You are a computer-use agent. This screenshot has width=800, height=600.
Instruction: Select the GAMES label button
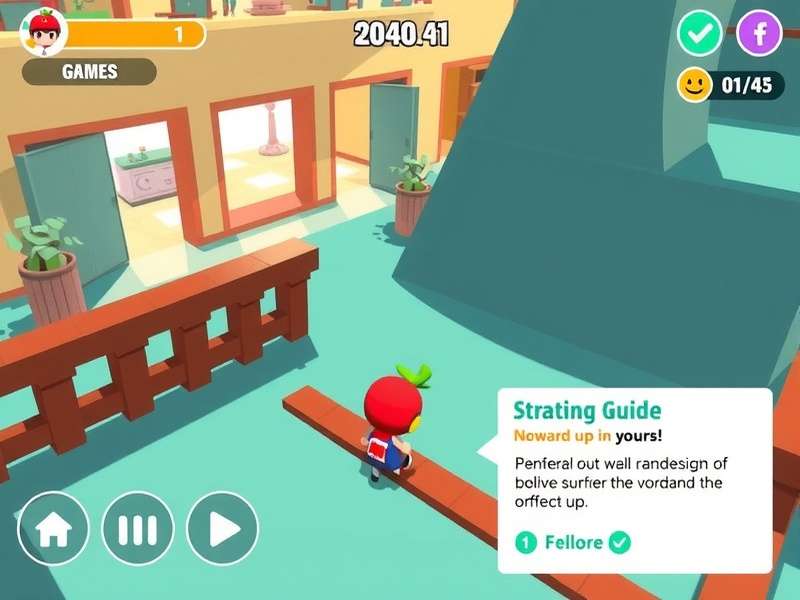coord(89,72)
